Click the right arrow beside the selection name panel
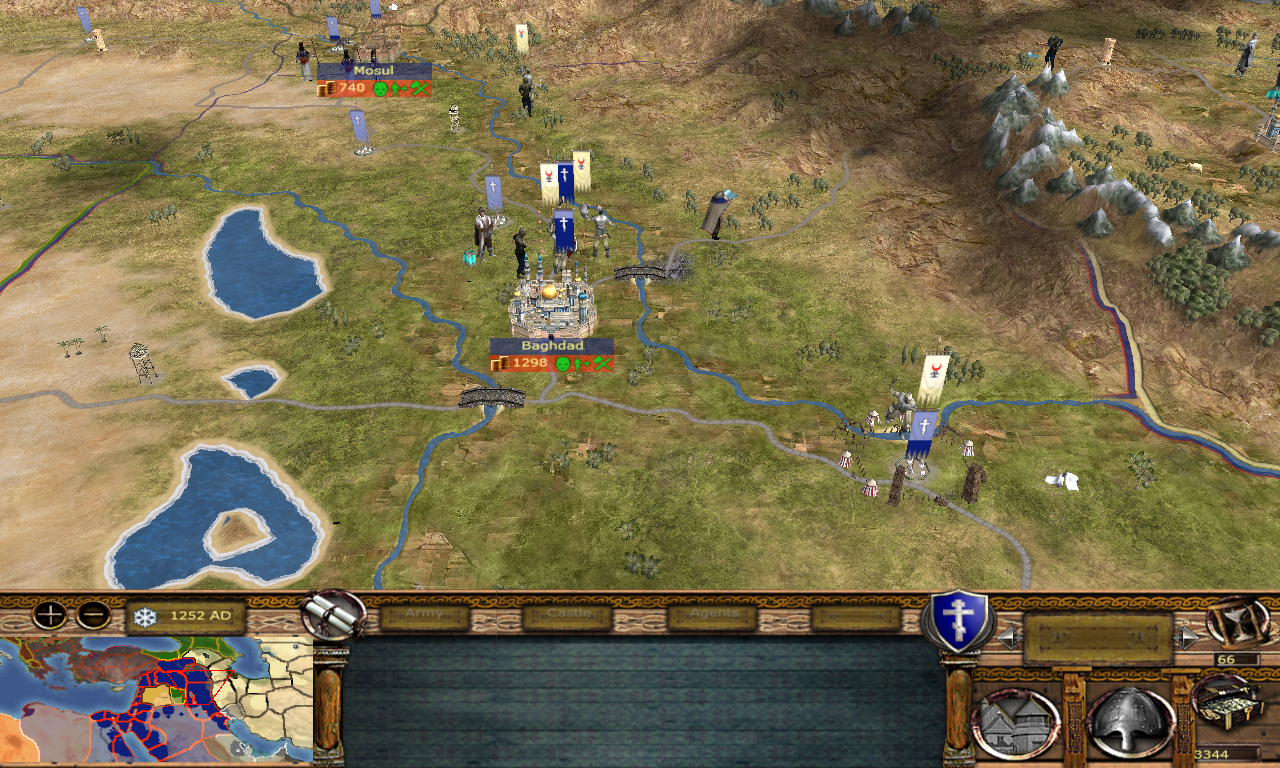This screenshot has width=1280, height=768. [1187, 638]
